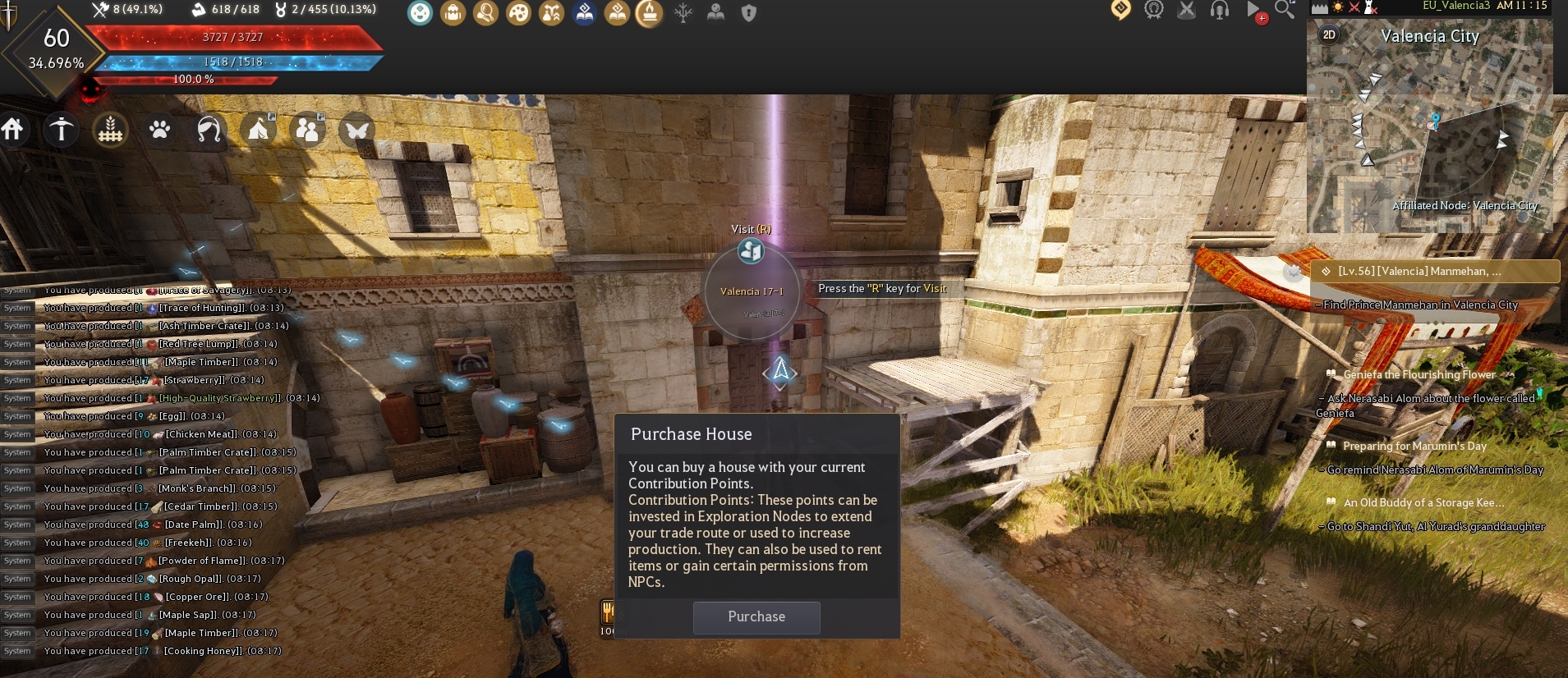Toggle the minimap 2D view button

[1329, 34]
